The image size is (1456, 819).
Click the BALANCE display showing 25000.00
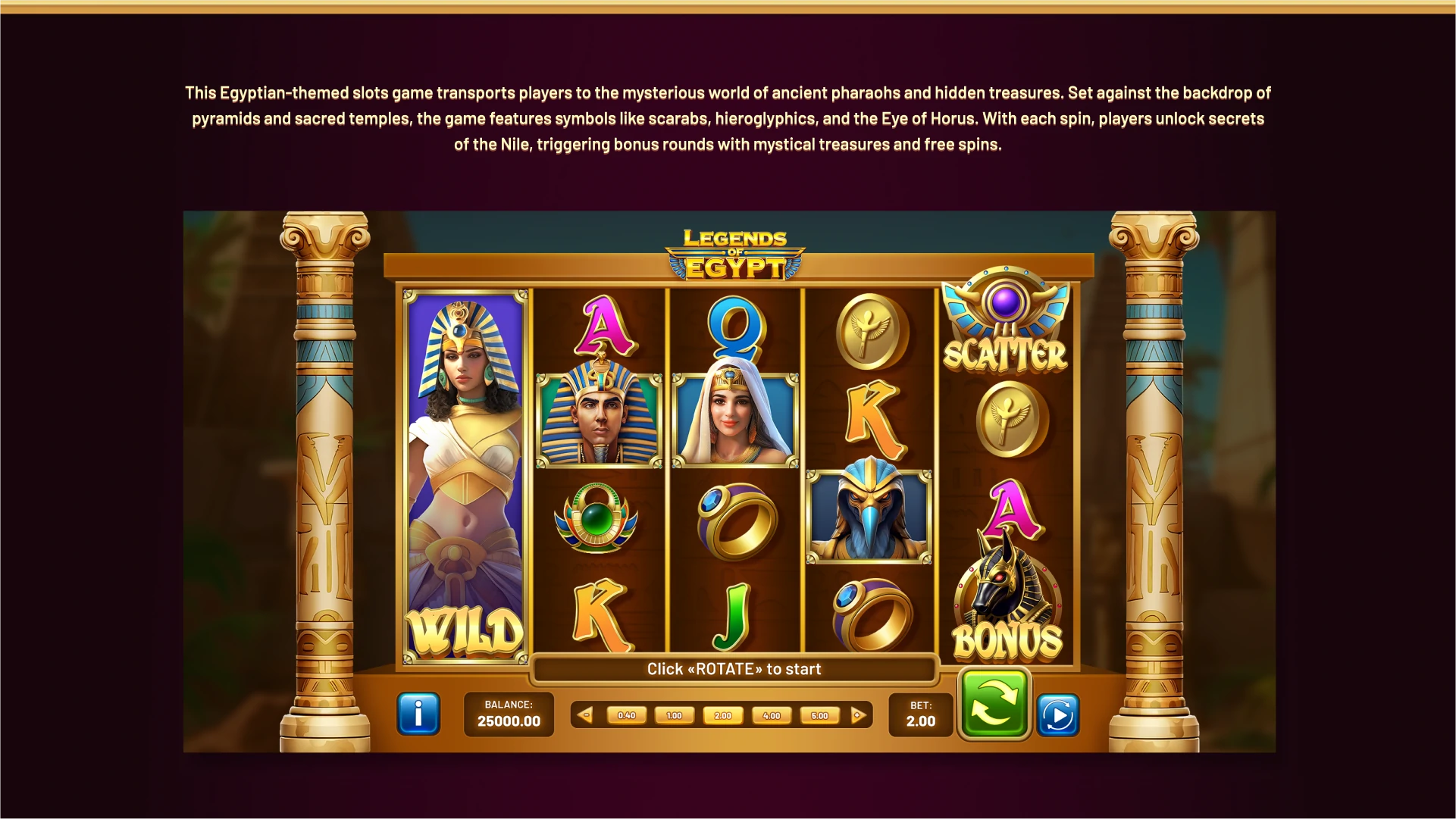pyautogui.click(x=509, y=714)
